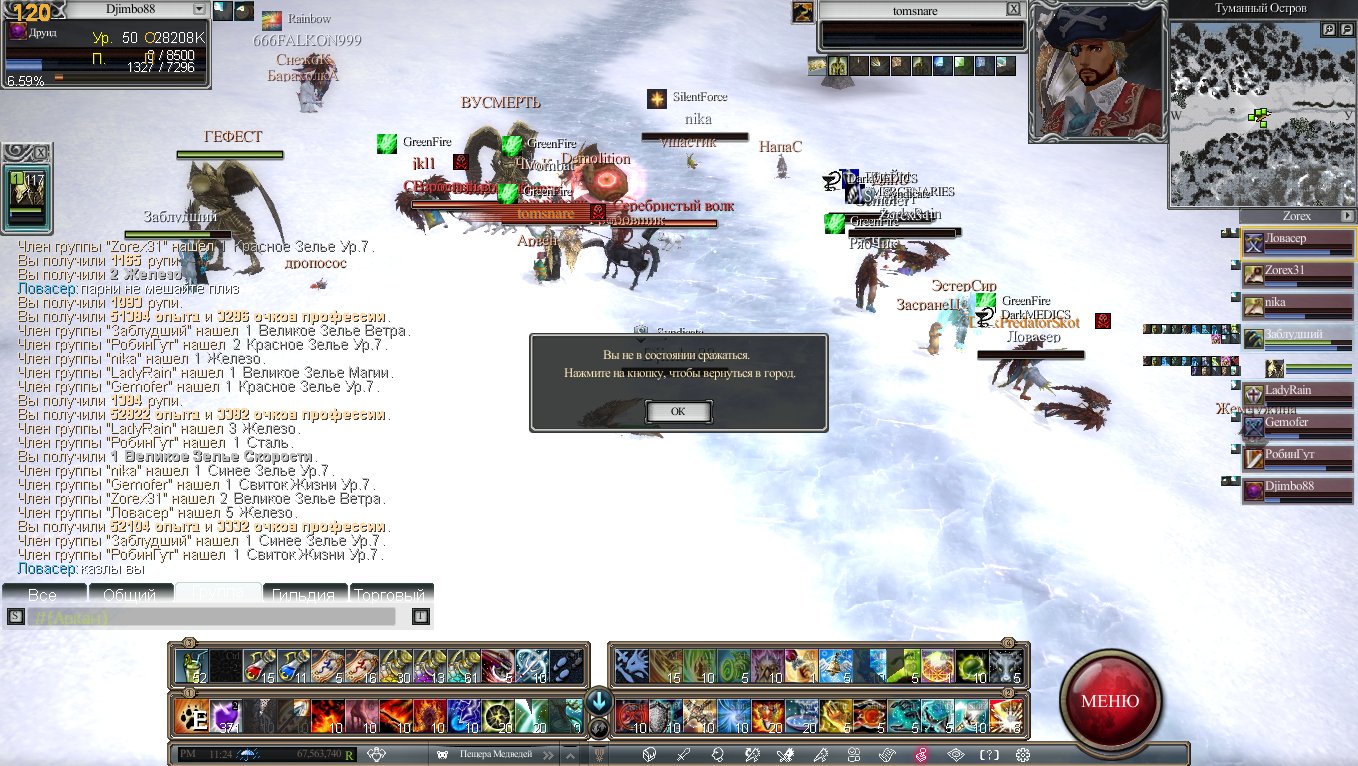Open the red МЕНЮ orb
The height and width of the screenshot is (766, 1358).
click(x=1110, y=700)
